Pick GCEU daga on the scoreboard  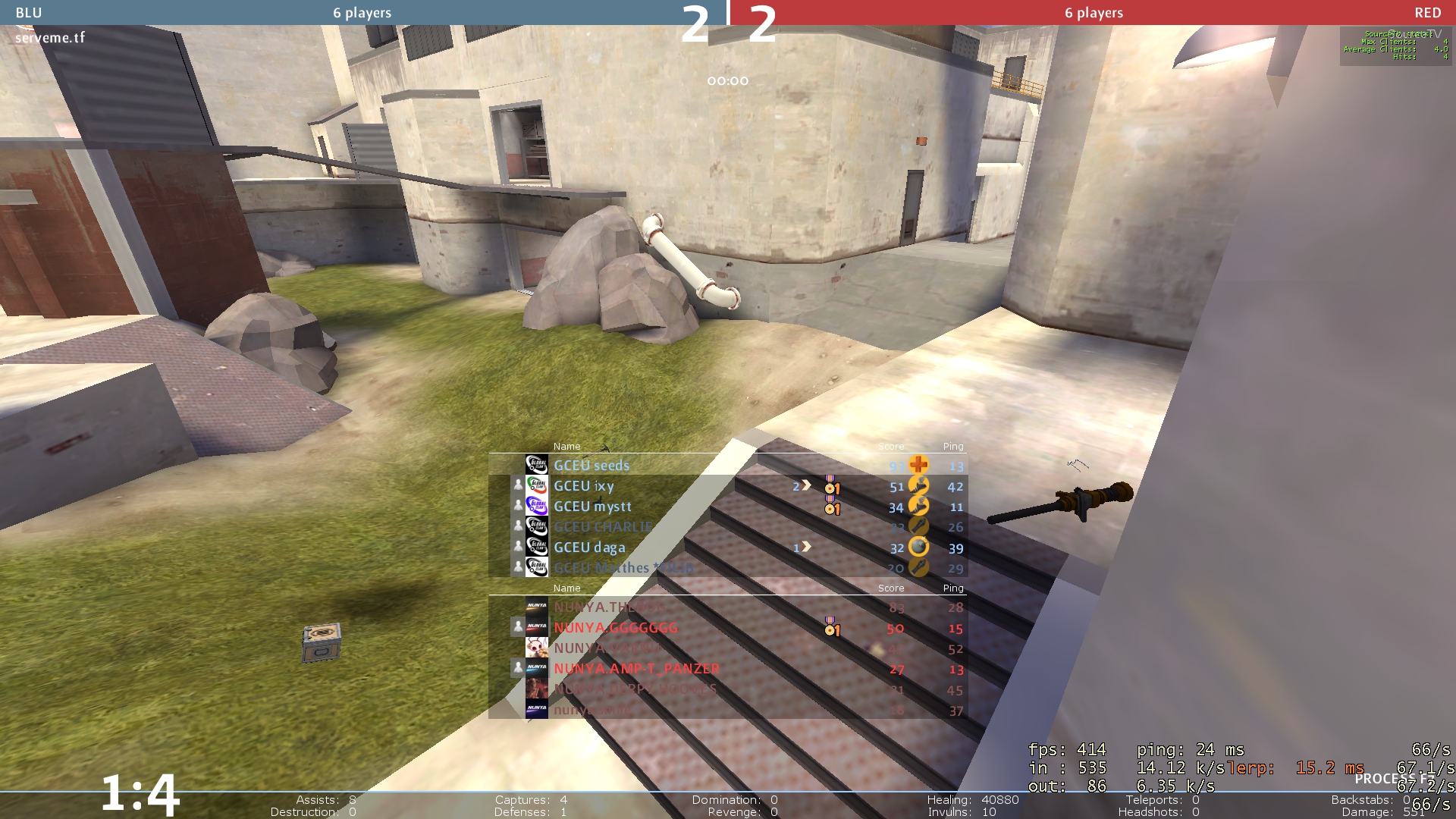tap(589, 548)
